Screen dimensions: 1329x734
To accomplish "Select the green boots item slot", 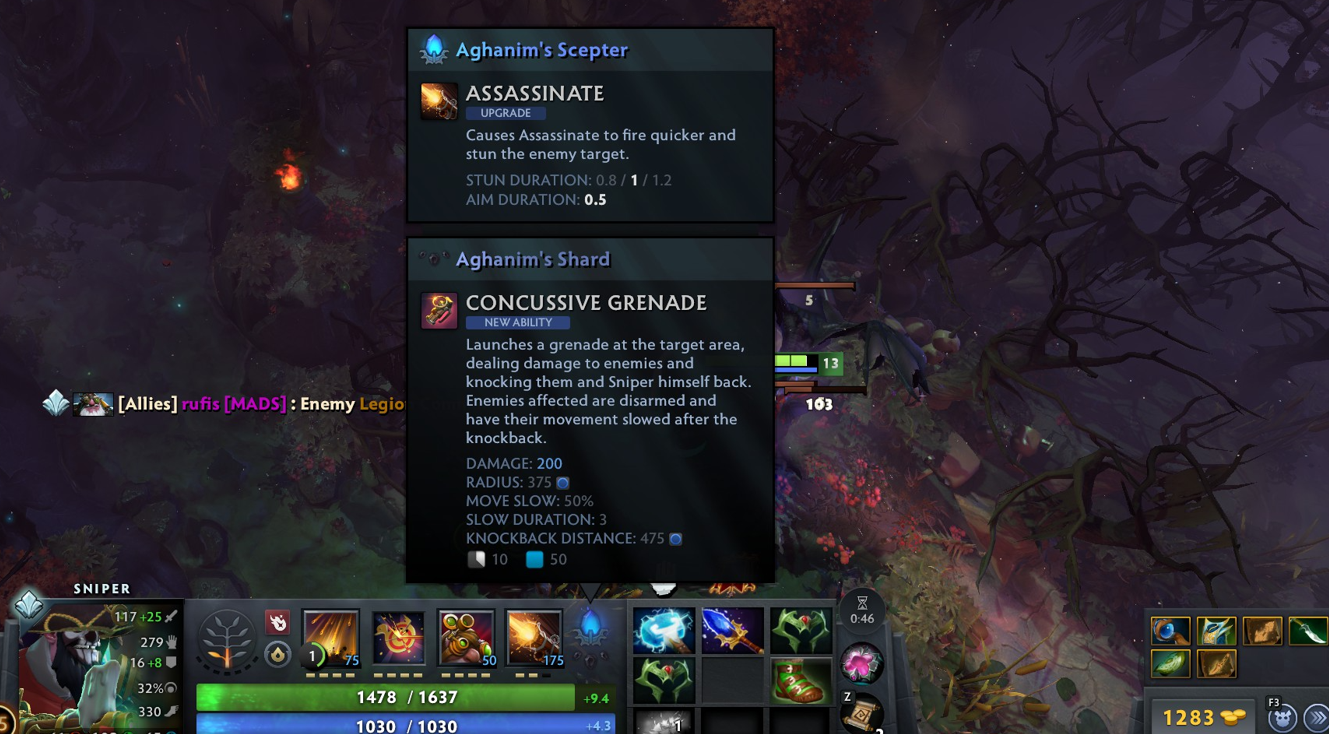I will point(800,680).
